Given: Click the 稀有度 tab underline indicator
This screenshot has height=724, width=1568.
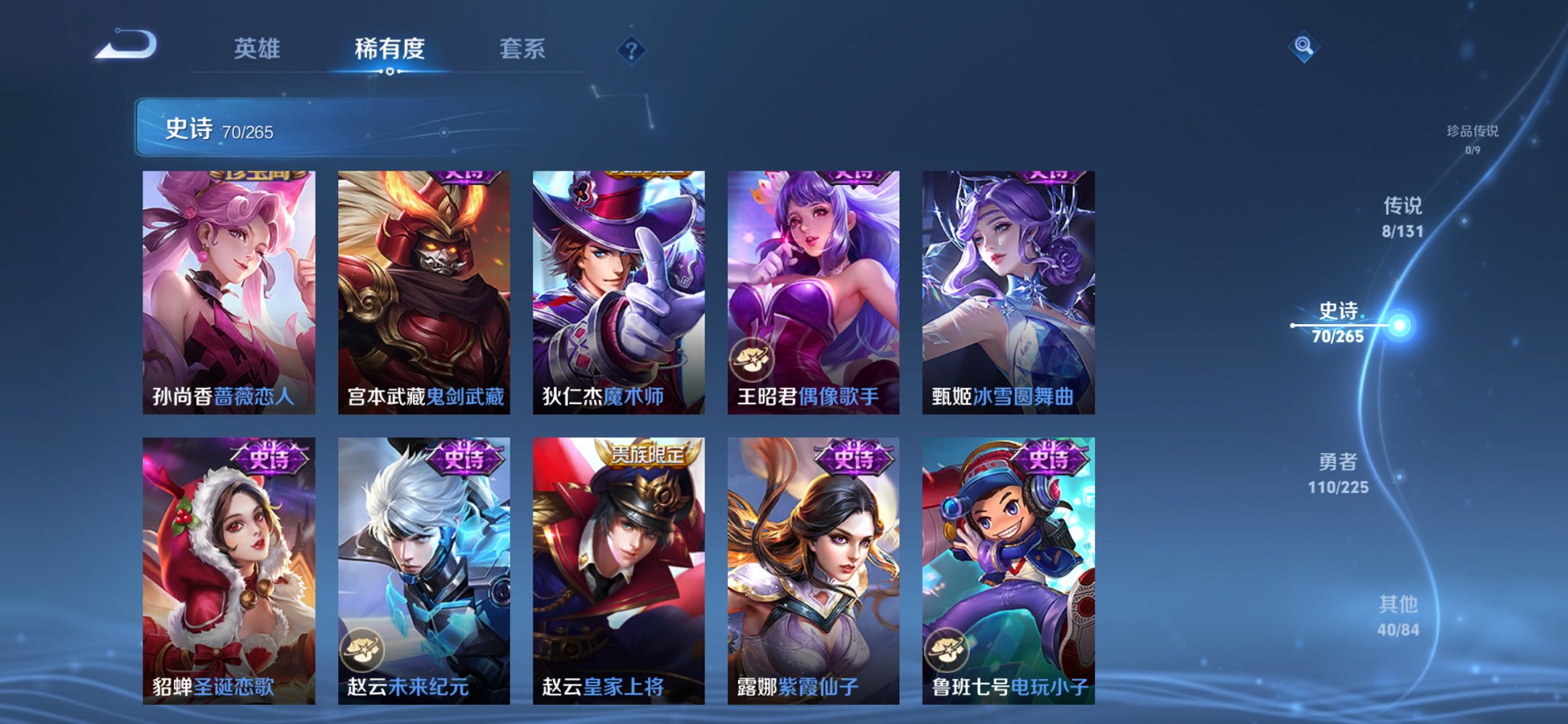Looking at the screenshot, I should coord(391,73).
